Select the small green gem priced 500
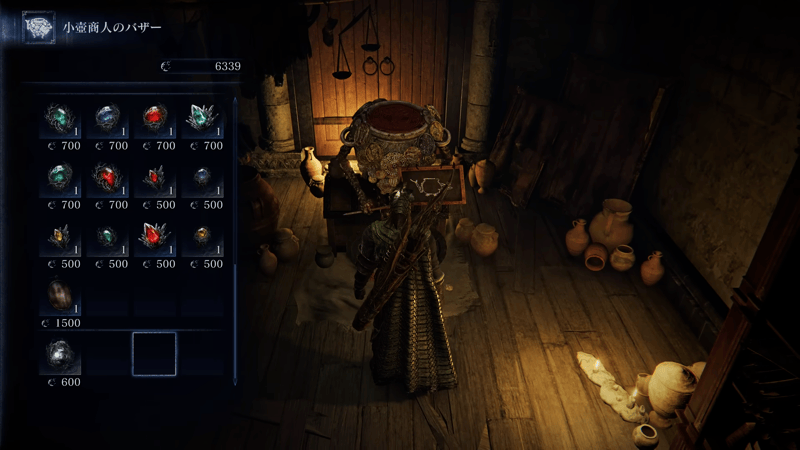This screenshot has height=450, width=800. click(107, 238)
